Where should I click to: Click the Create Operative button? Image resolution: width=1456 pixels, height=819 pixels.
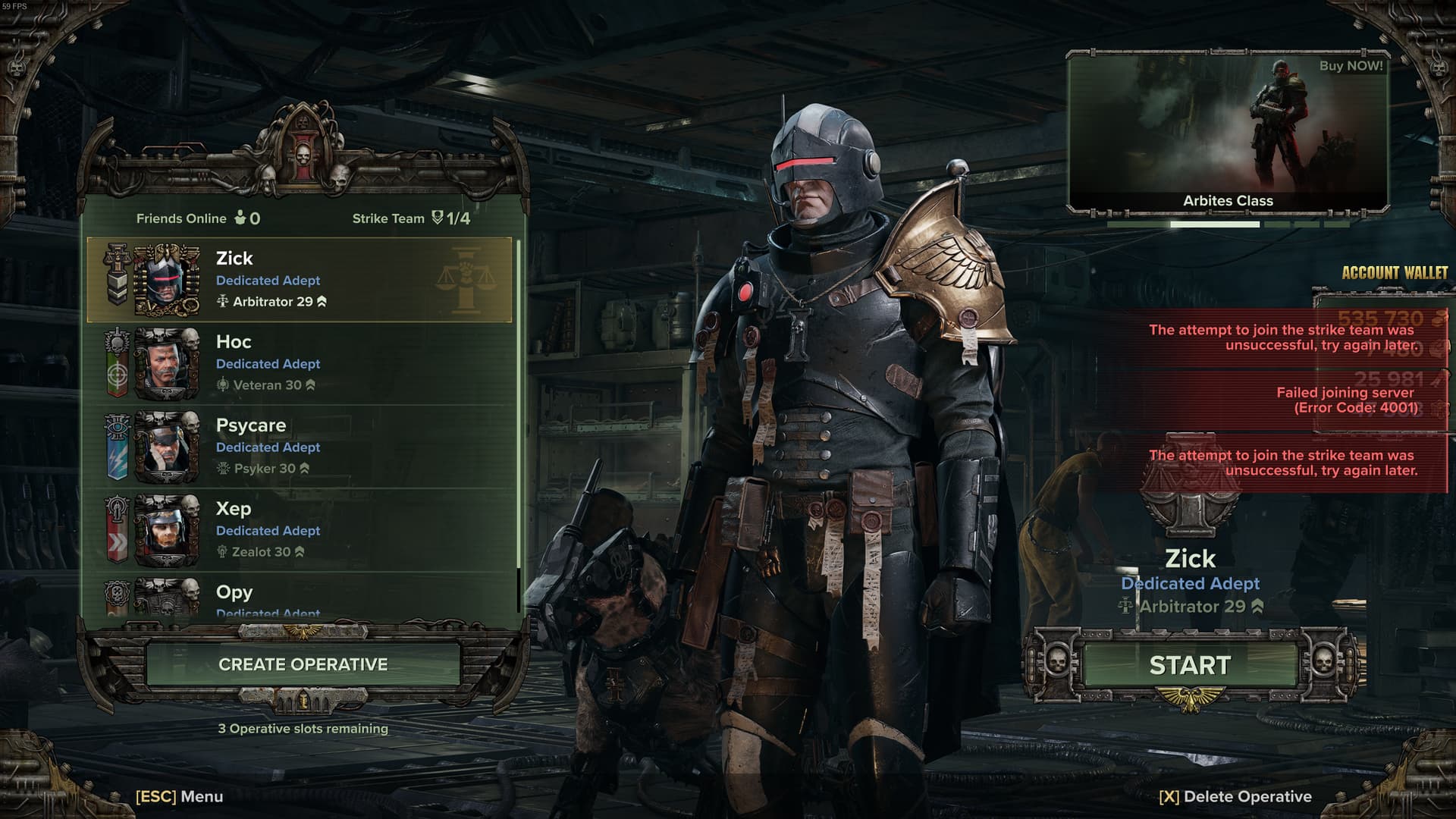303,664
